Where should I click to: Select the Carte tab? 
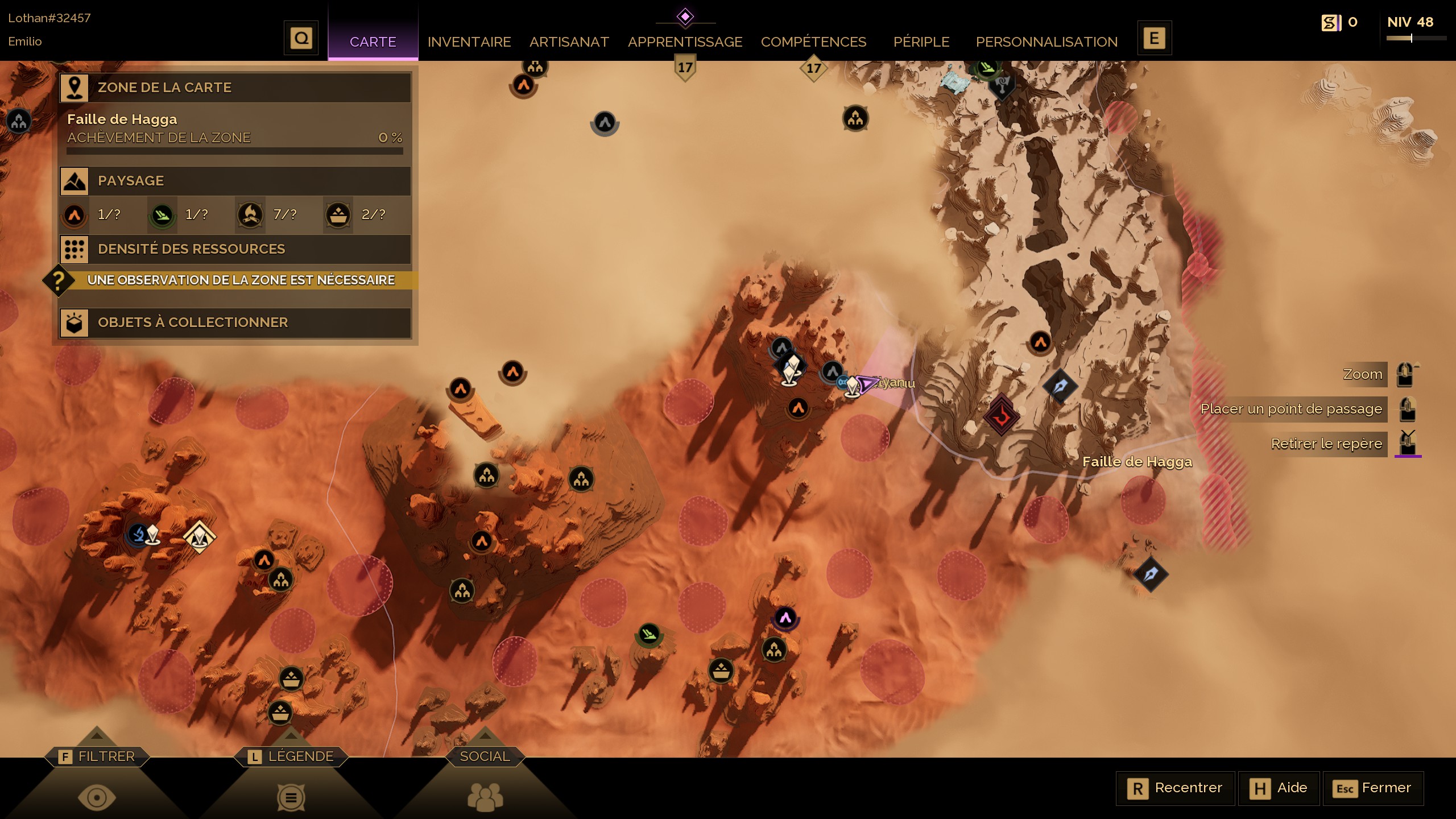click(373, 42)
